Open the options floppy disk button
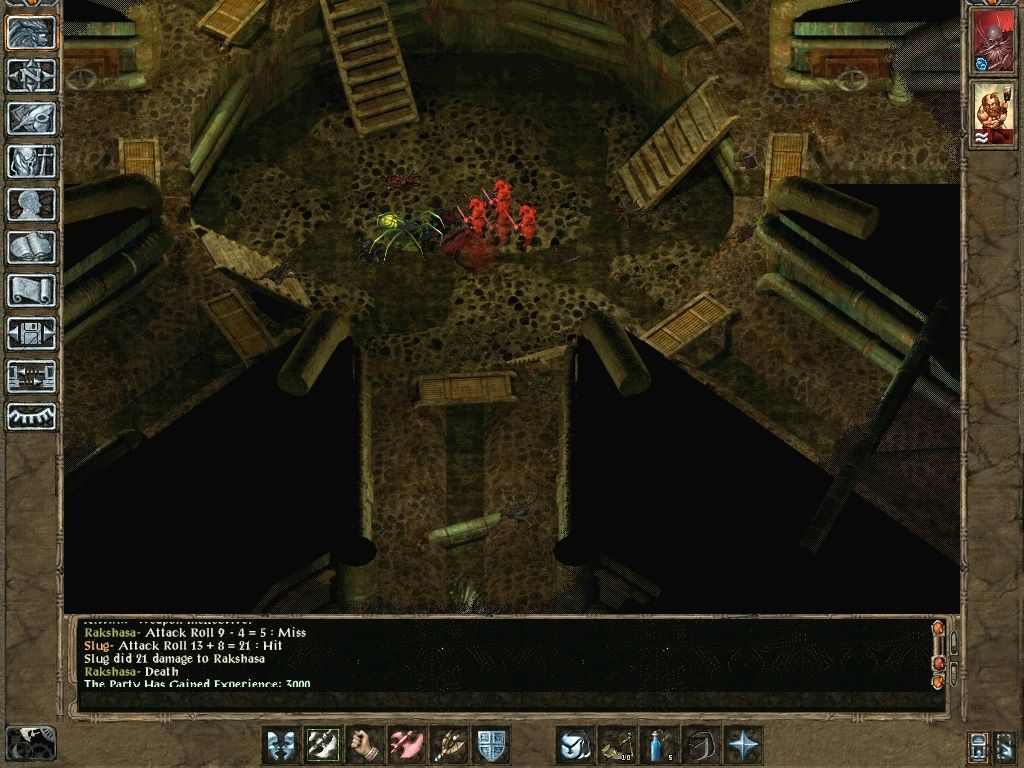The image size is (1024, 768). tap(31, 333)
